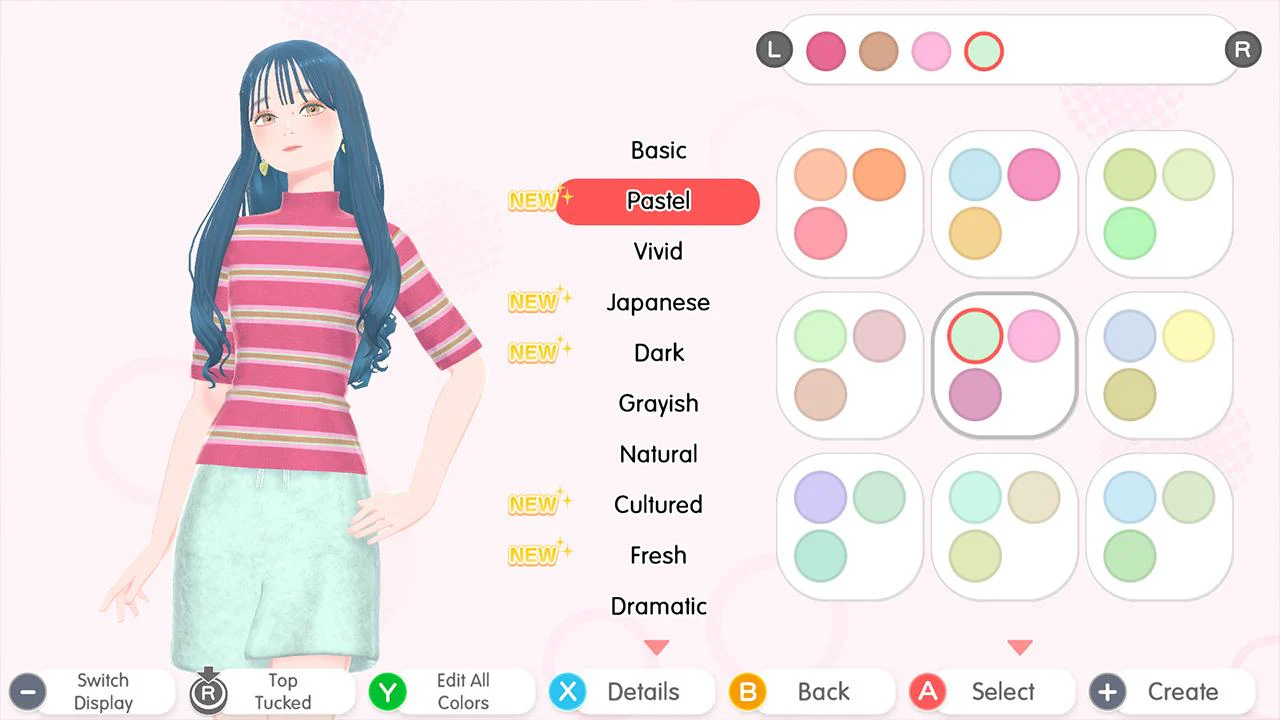Screen dimensions: 1280x720
Task: Expand the category list downward arrow
Action: pos(658,647)
